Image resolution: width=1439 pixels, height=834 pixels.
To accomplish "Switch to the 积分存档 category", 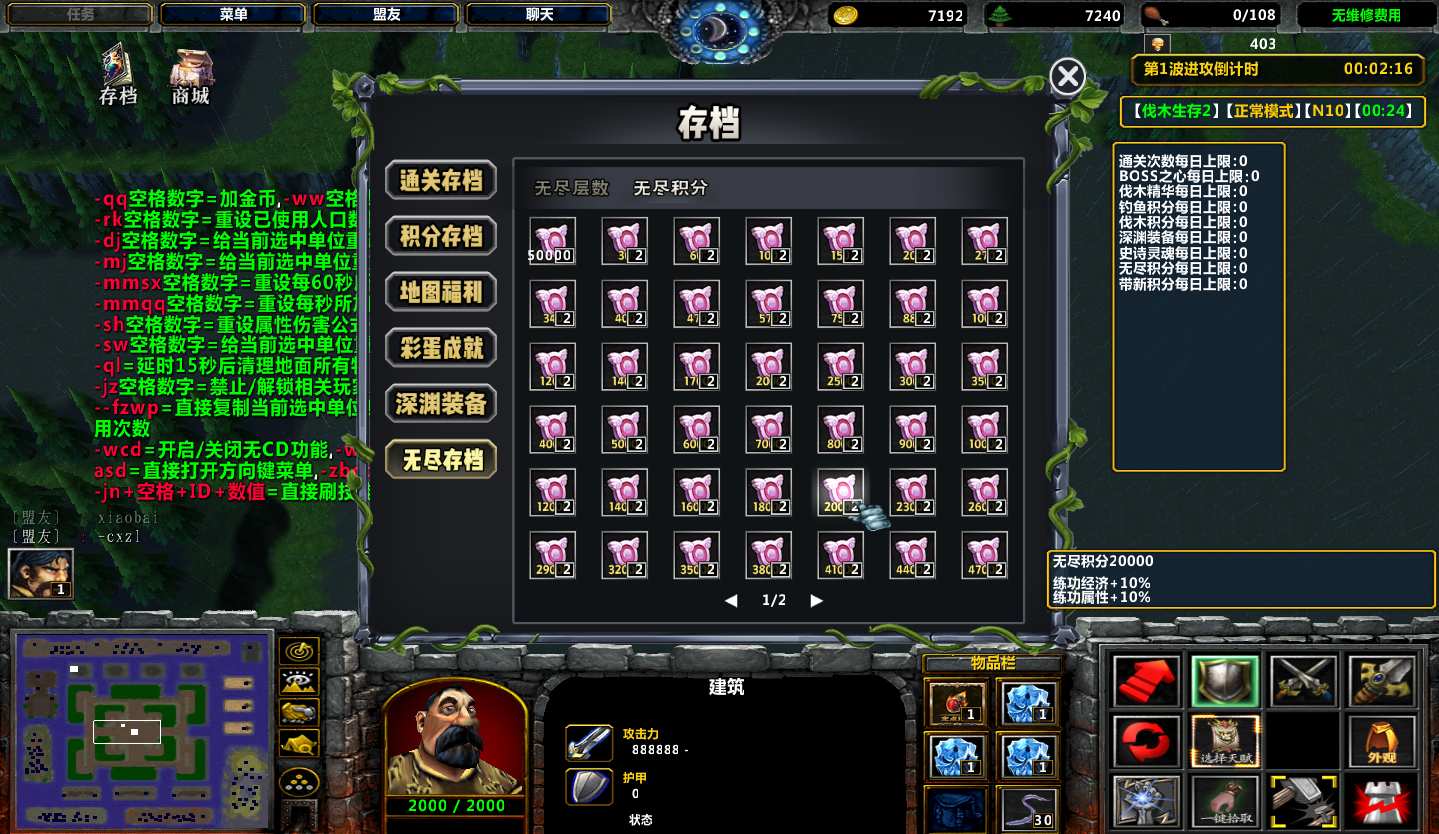I will [x=441, y=236].
